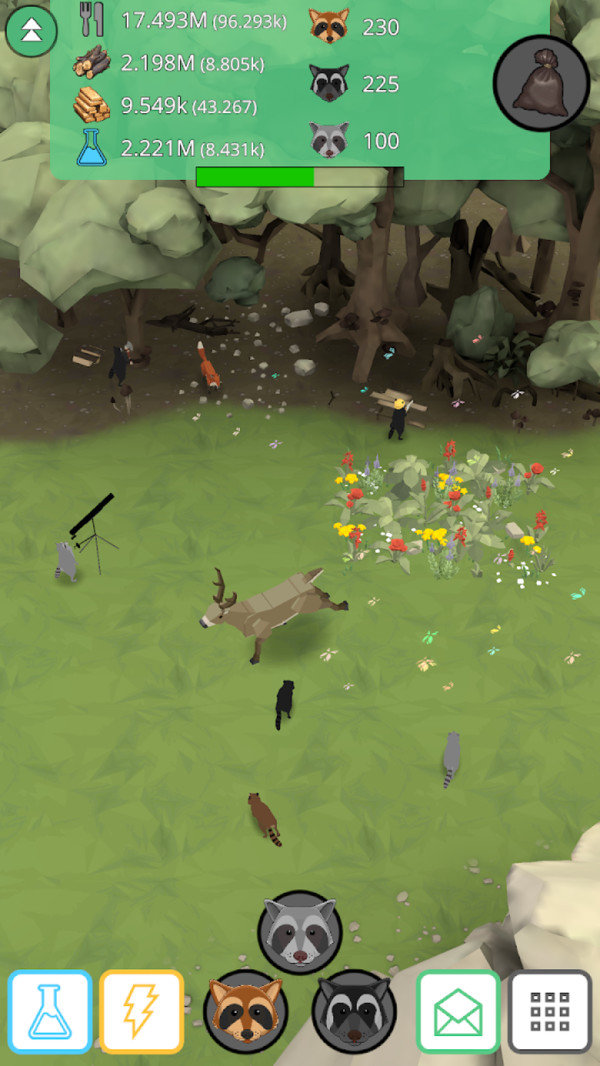This screenshot has width=600, height=1066.
Task: Open the grid menu button
Action: coord(549,1011)
